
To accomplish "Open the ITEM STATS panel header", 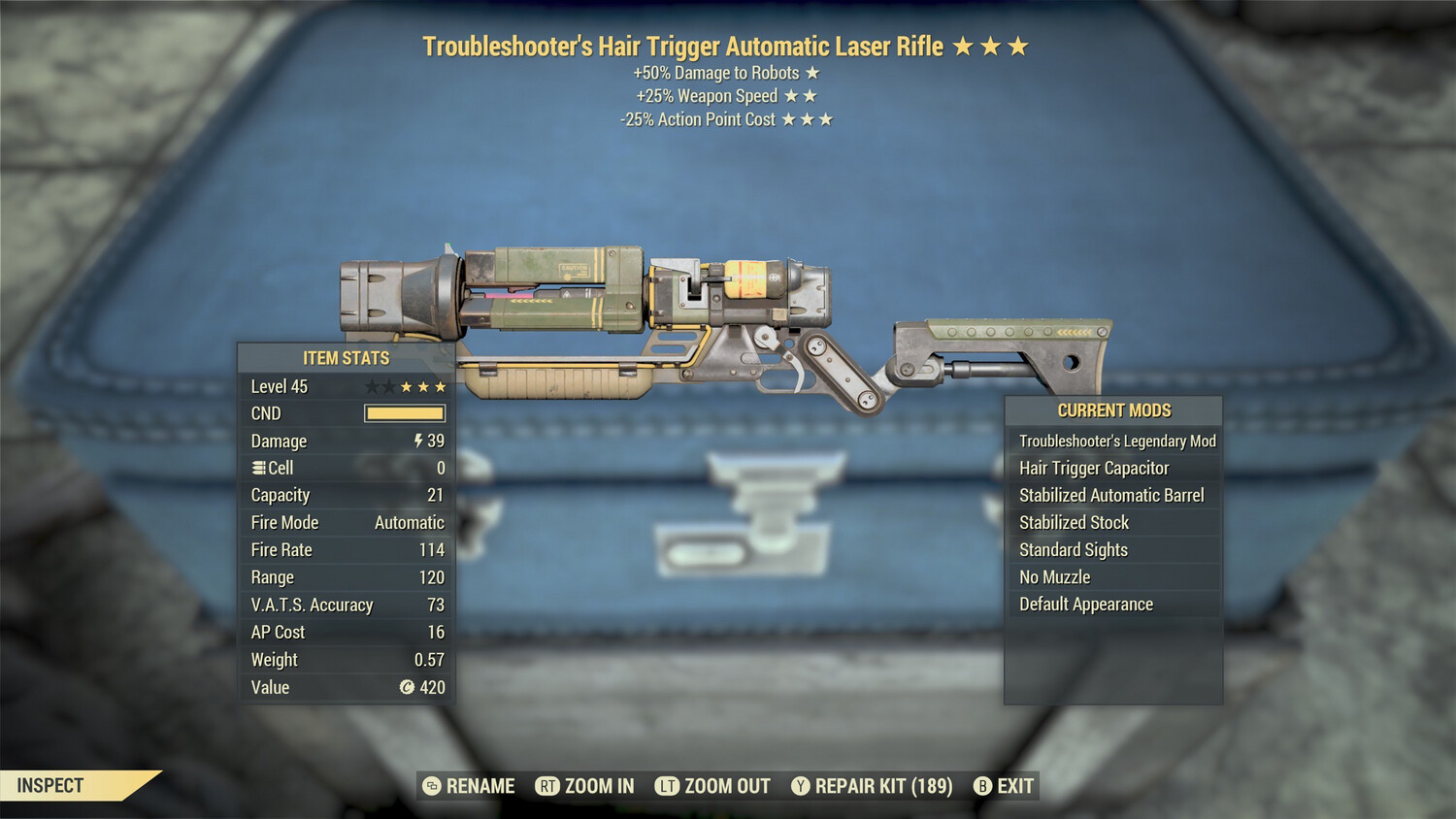I will click(345, 358).
